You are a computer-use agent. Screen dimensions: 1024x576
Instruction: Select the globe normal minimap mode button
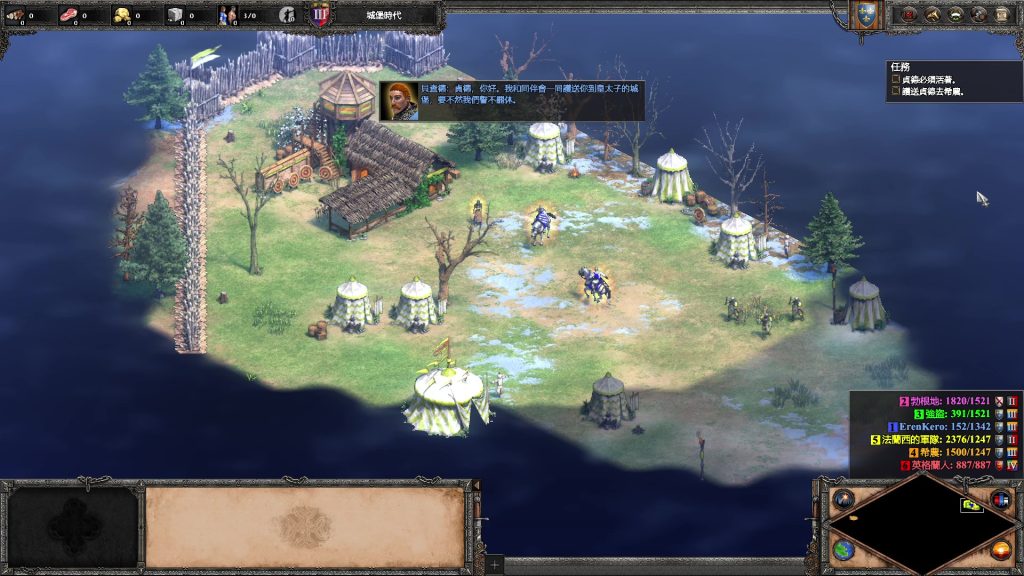coord(843,550)
